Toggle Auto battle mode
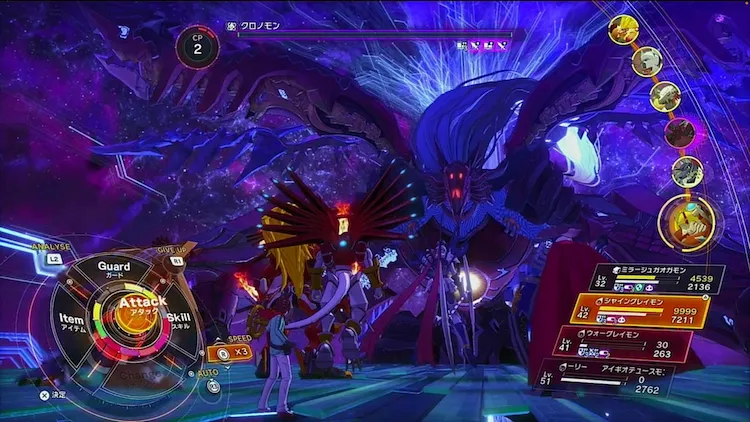This screenshot has width=750, height=422. (x=212, y=385)
